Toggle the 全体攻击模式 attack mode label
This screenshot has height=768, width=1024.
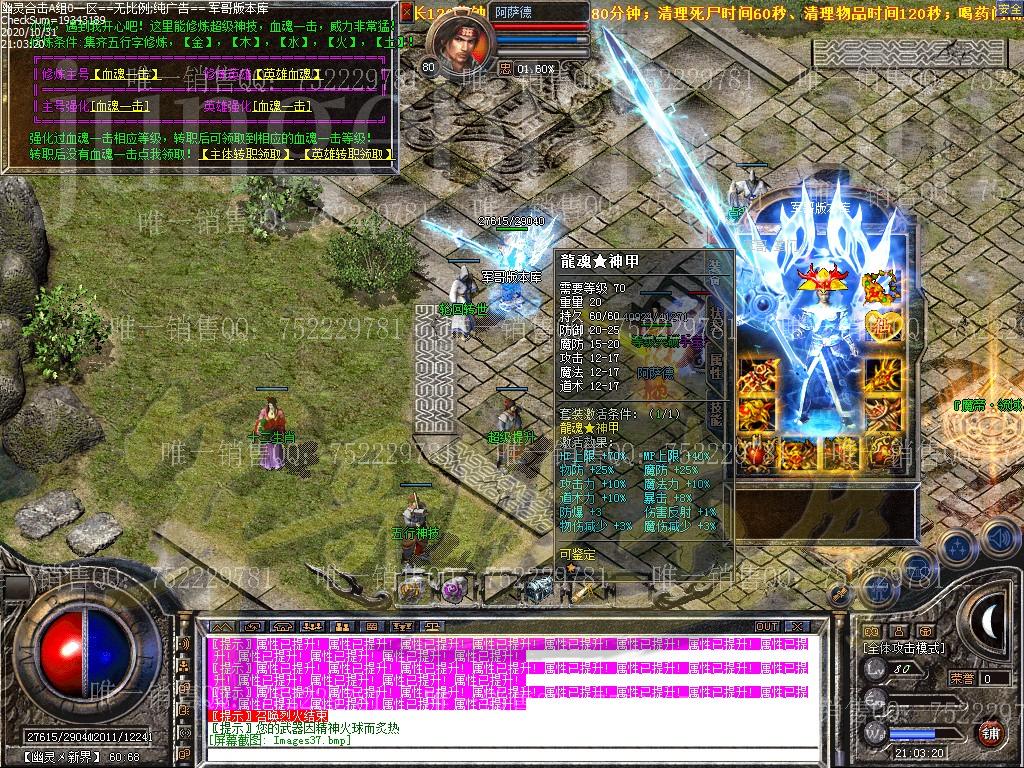(x=904, y=649)
